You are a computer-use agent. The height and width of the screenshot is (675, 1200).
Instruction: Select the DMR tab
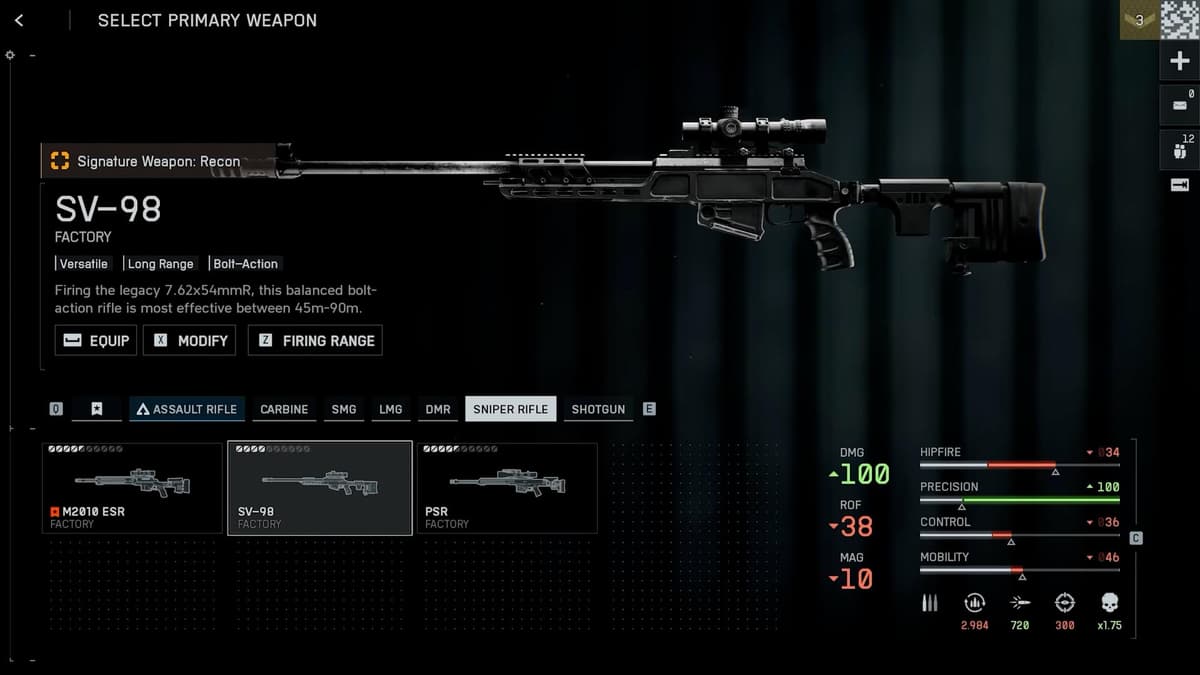click(438, 409)
